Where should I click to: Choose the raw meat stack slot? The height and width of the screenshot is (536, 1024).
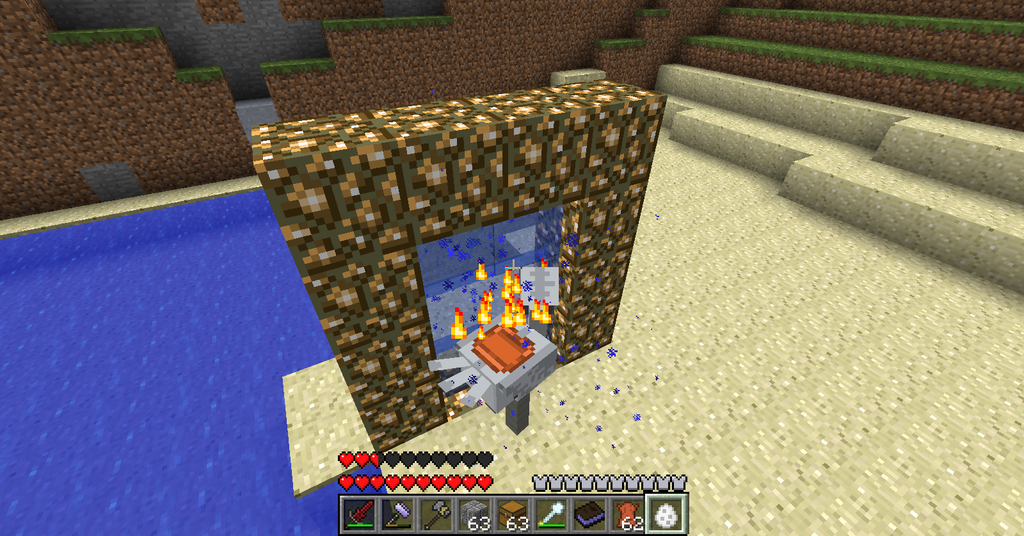(626, 515)
